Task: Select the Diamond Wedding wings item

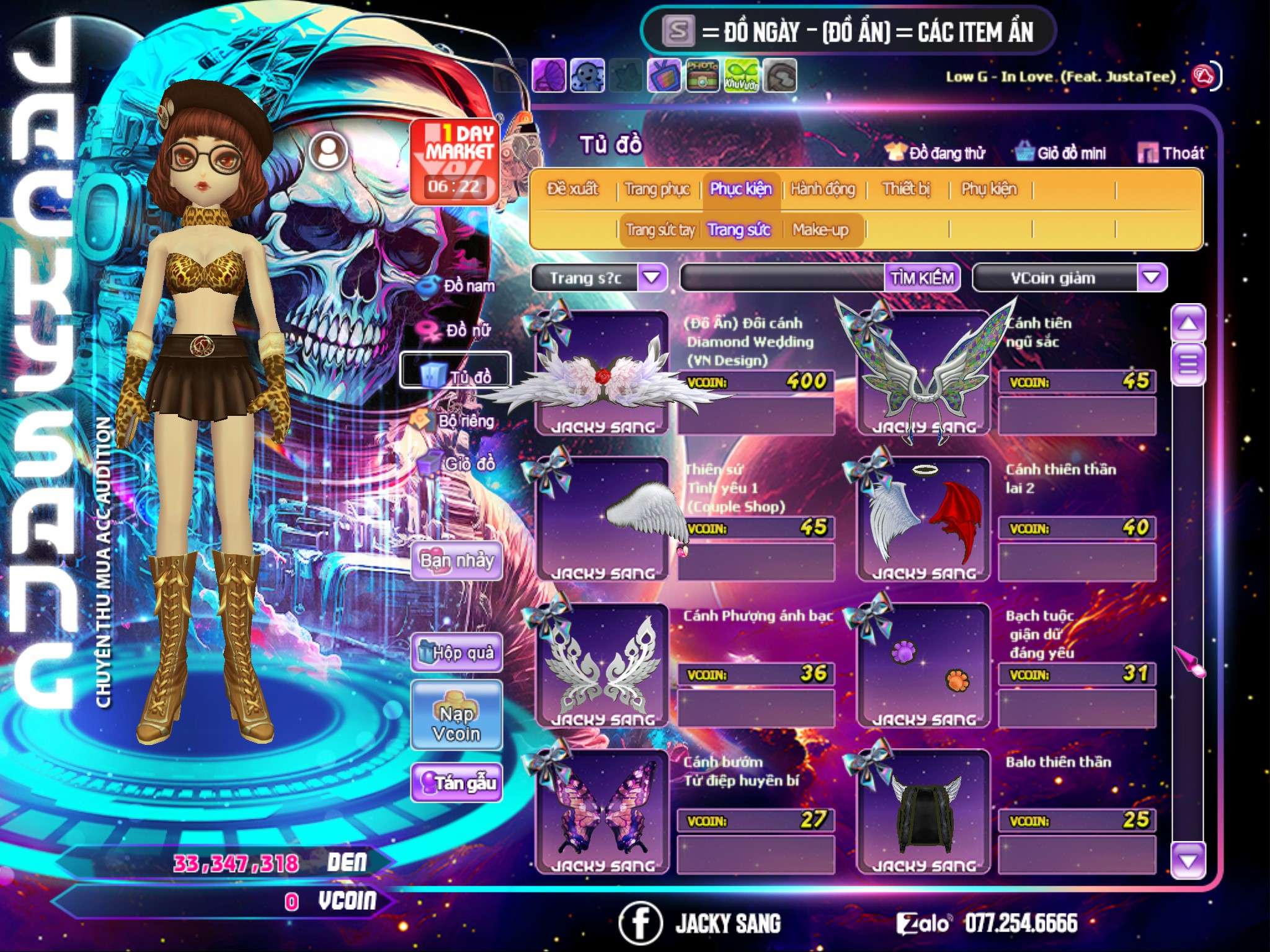Action: coord(602,373)
